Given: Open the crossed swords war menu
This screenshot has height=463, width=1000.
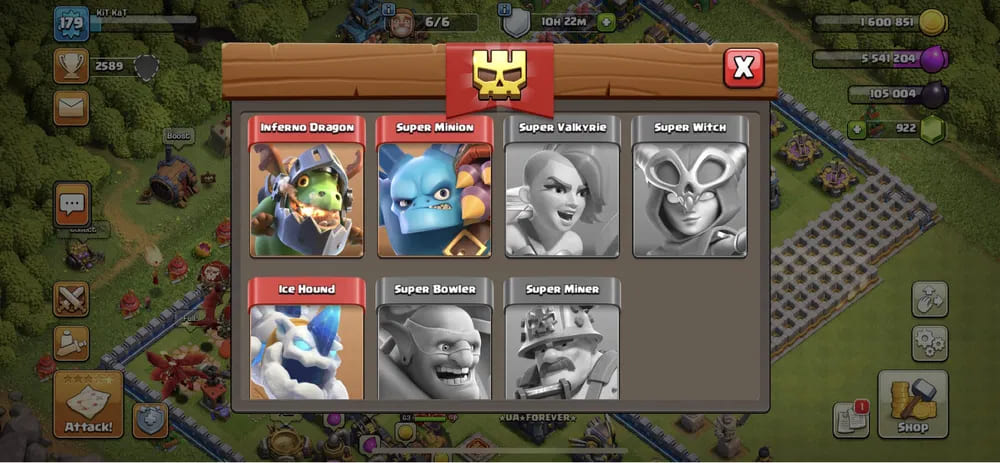Looking at the screenshot, I should (x=71, y=298).
